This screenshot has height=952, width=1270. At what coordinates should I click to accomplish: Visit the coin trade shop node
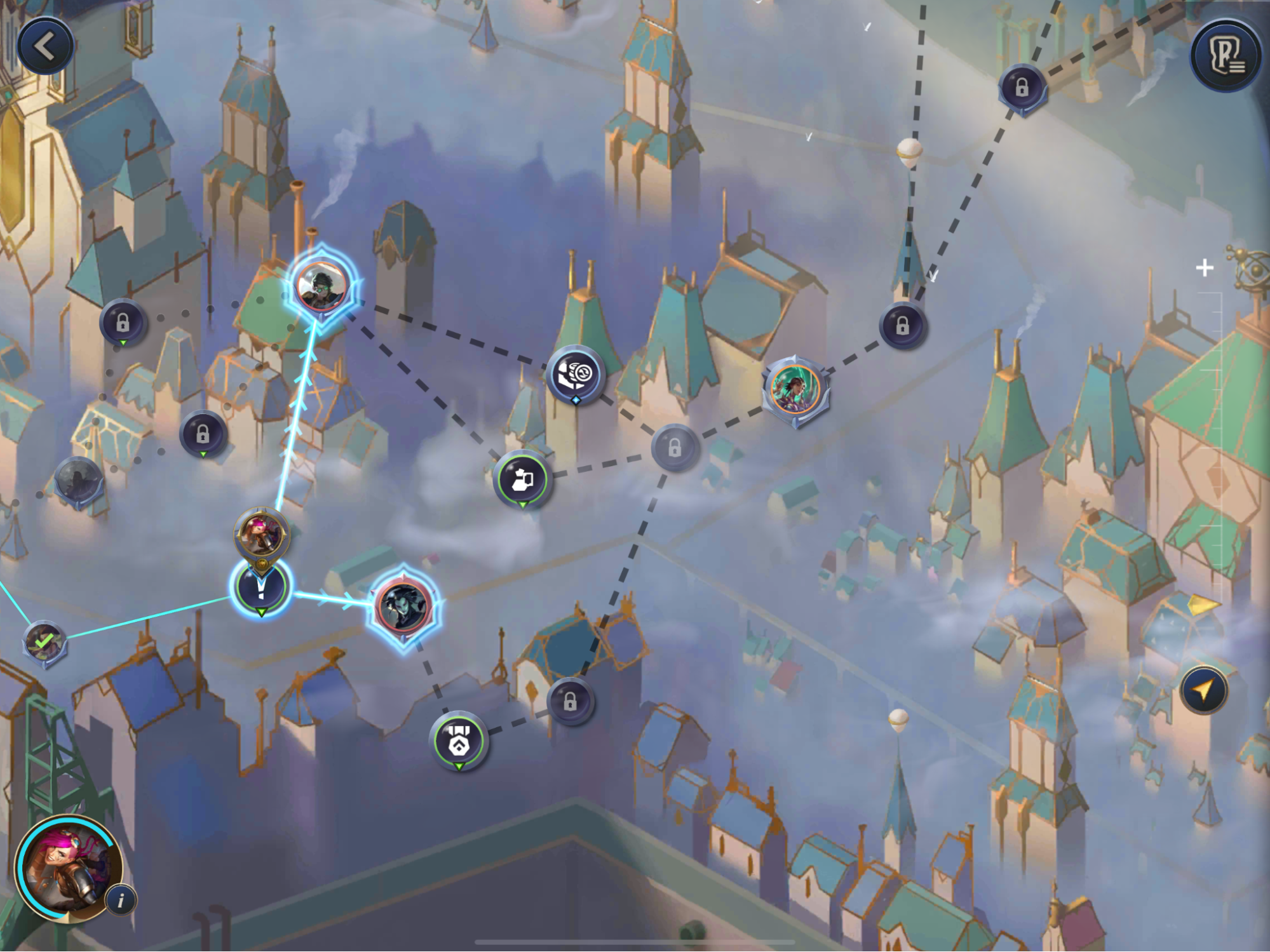coord(575,375)
